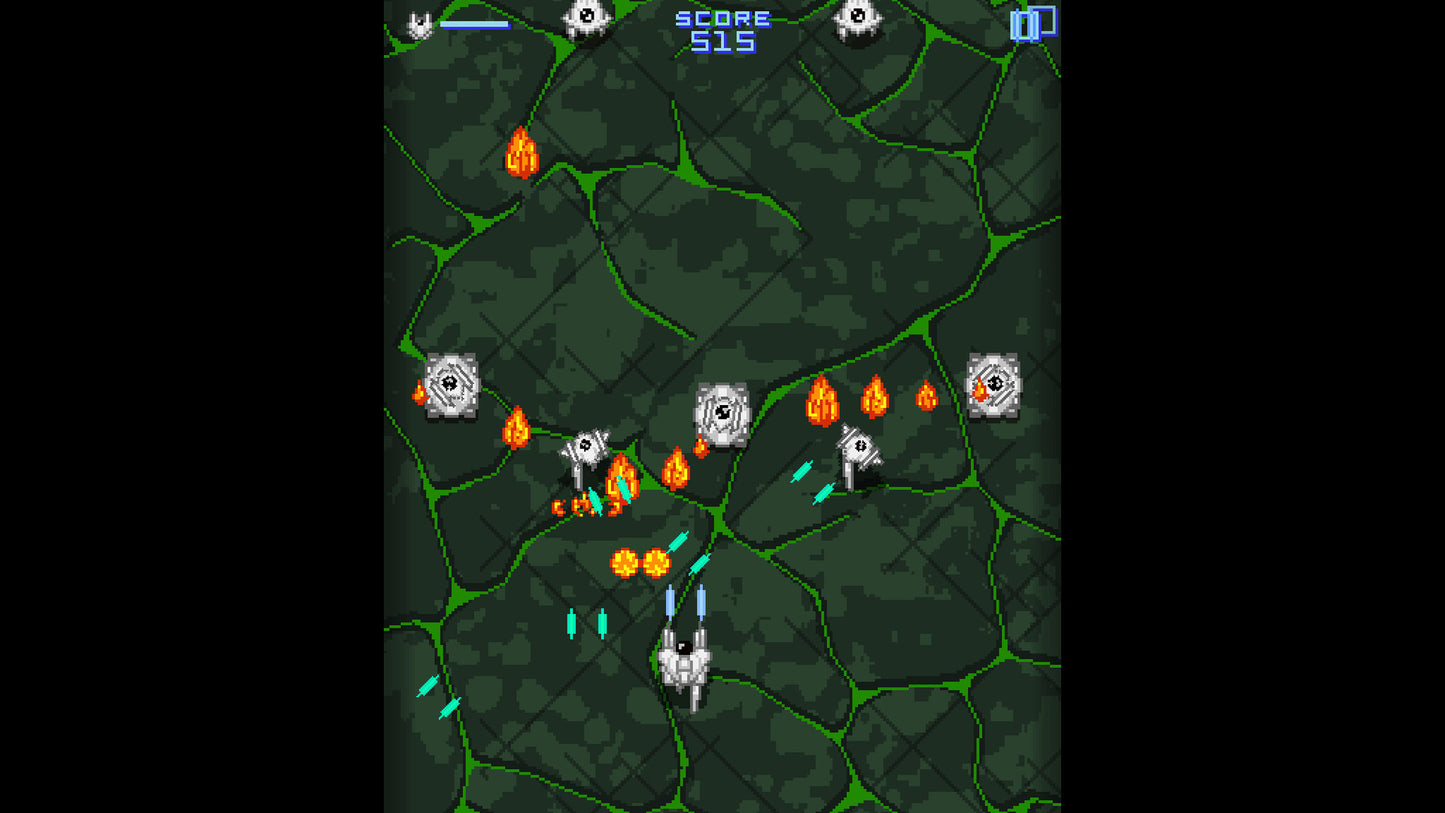Click the blue health bar at top left
The height and width of the screenshot is (813, 1445).
click(x=475, y=24)
